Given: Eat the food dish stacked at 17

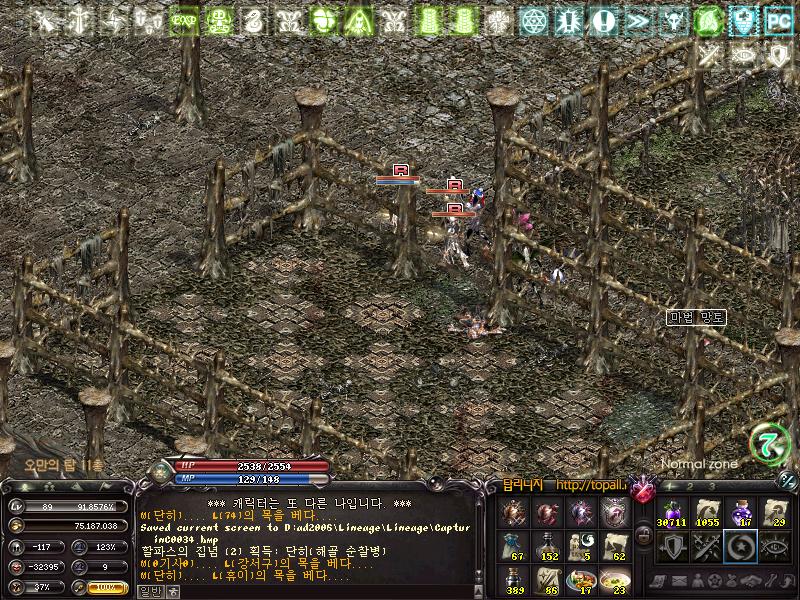Looking at the screenshot, I should point(583,580).
